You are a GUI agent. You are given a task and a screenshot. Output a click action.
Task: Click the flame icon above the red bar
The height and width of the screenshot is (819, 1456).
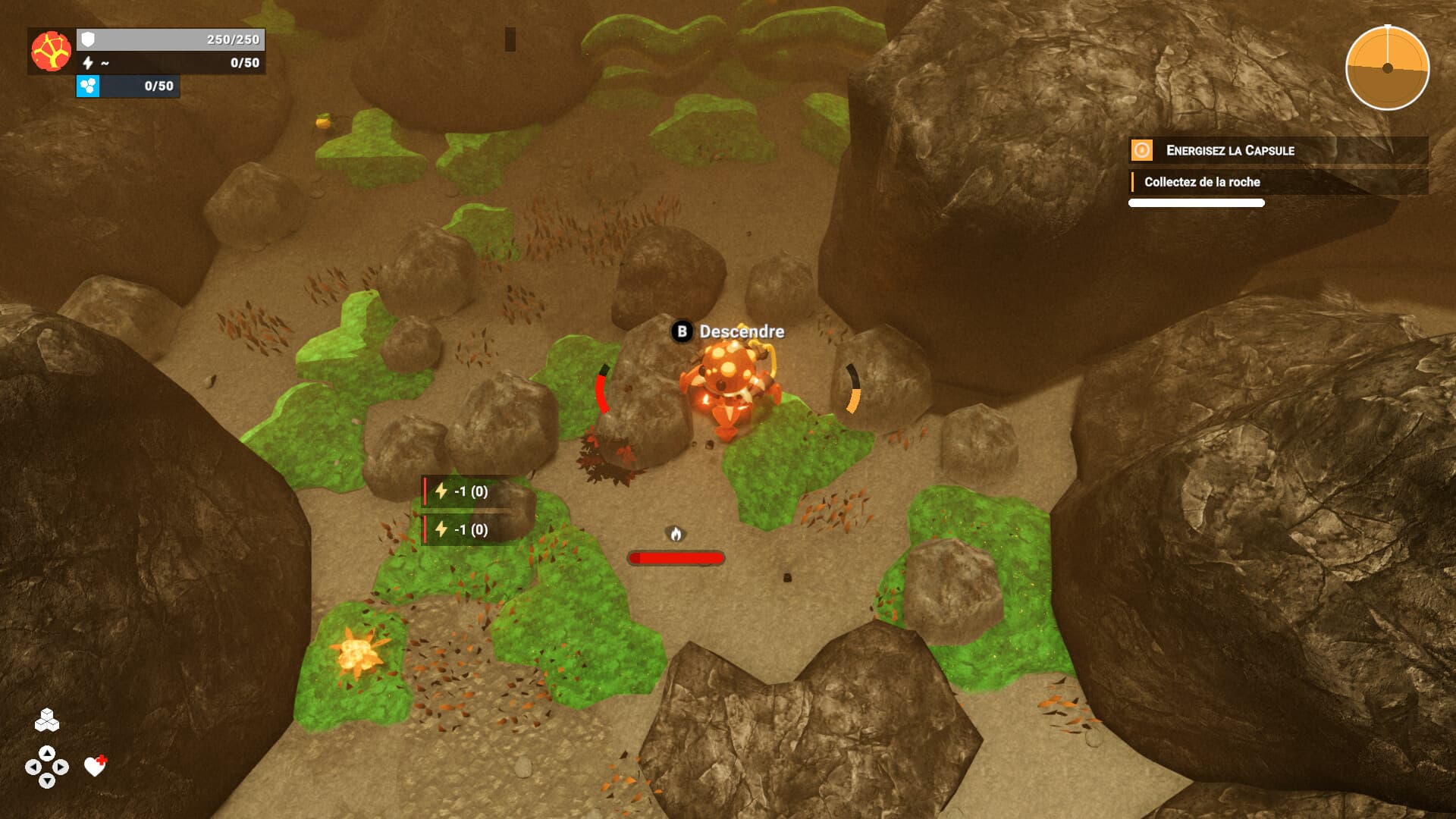(675, 533)
